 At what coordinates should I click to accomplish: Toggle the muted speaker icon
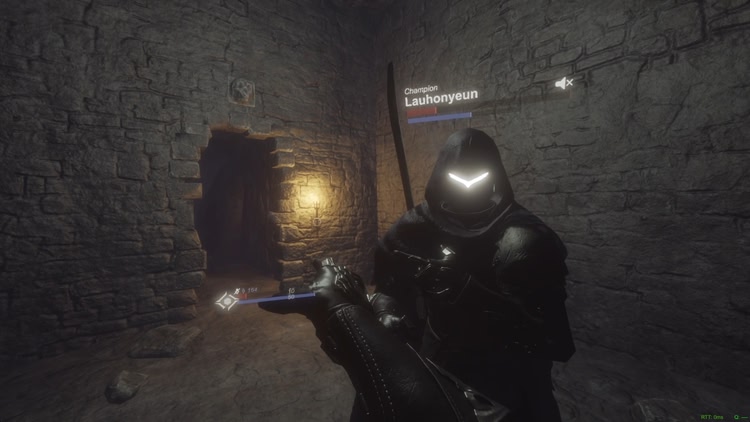pyautogui.click(x=565, y=84)
